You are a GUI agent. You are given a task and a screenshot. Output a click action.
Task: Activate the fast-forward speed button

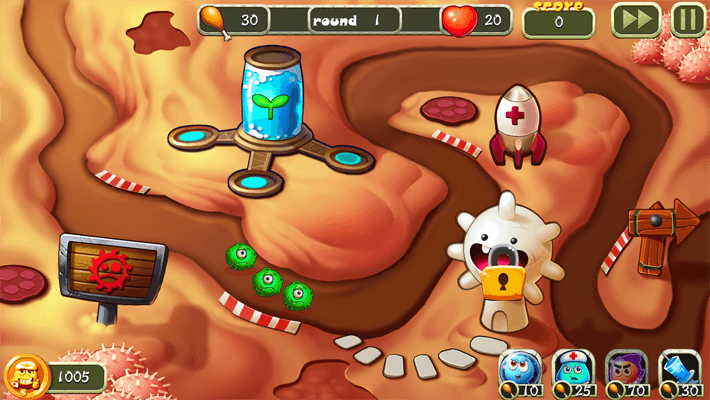[x=635, y=20]
